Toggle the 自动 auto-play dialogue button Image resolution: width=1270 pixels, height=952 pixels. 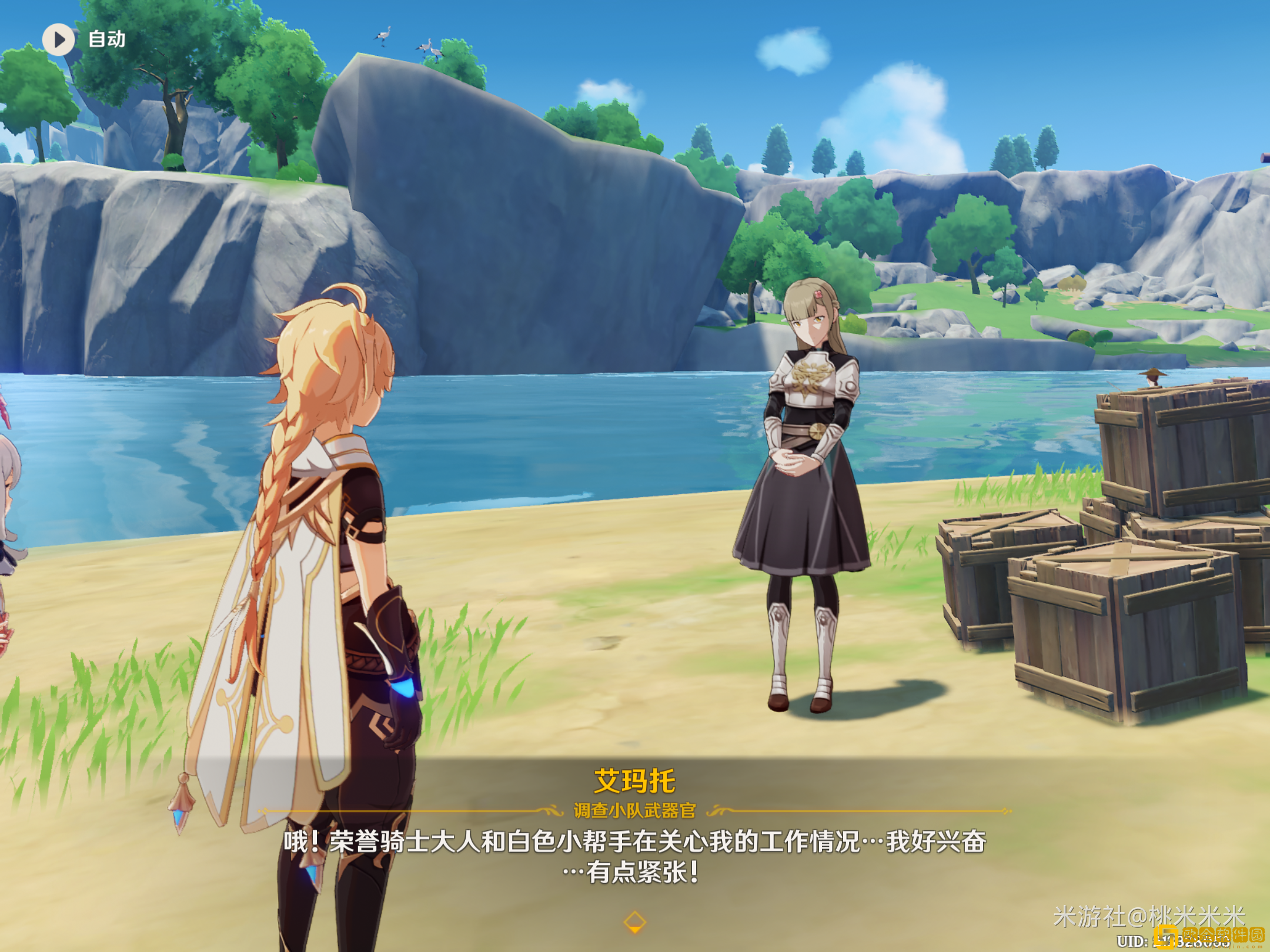tap(59, 39)
